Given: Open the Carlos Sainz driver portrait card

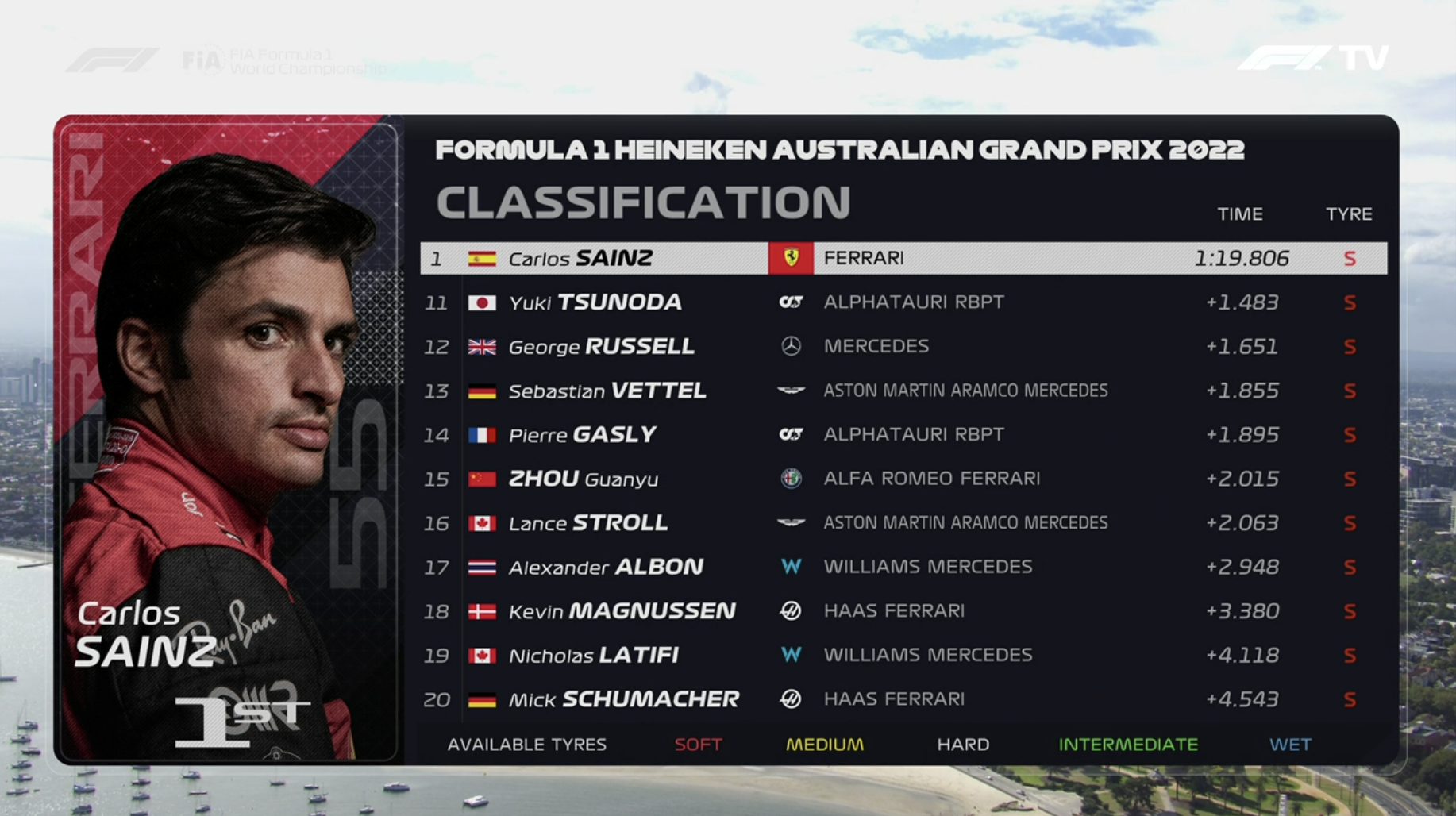Looking at the screenshot, I should (229, 441).
